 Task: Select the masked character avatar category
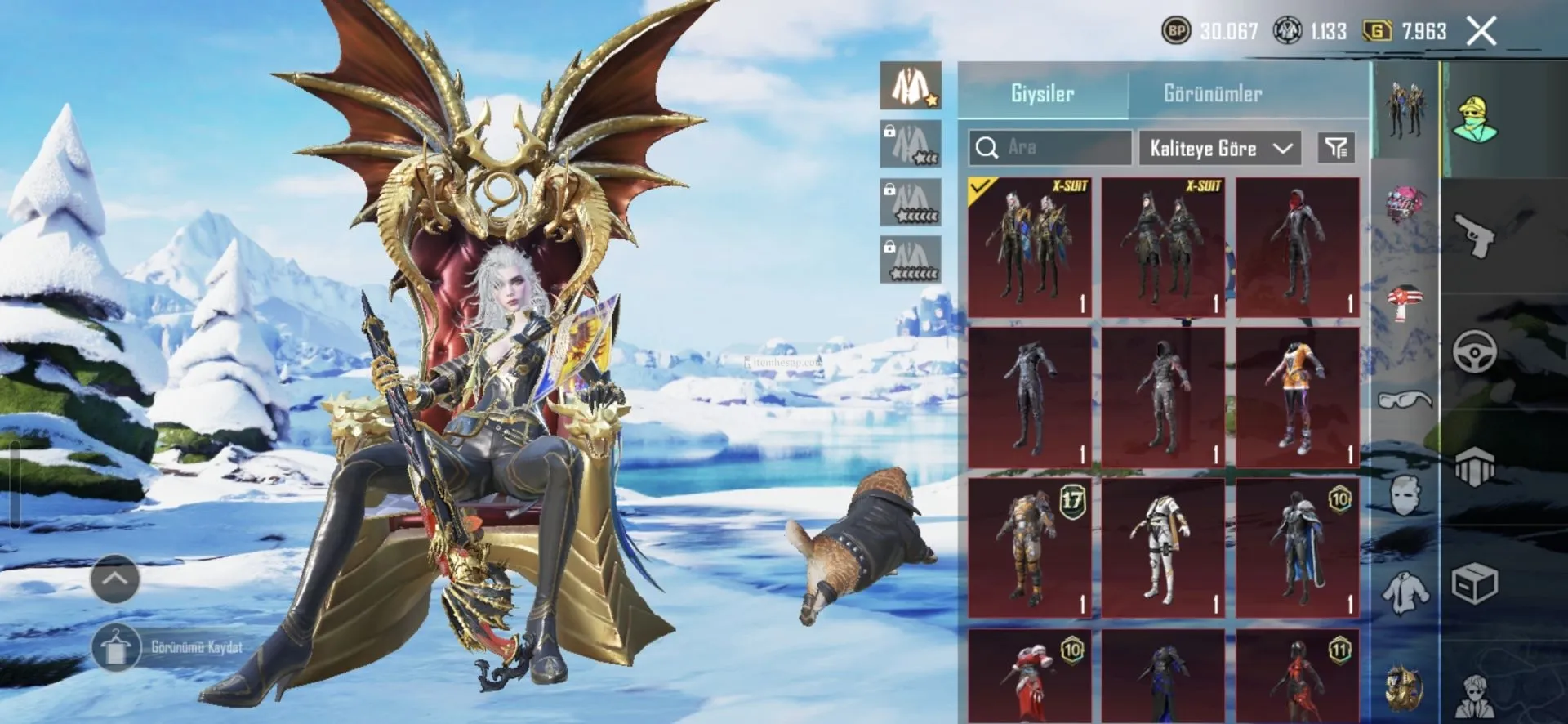tap(1475, 119)
